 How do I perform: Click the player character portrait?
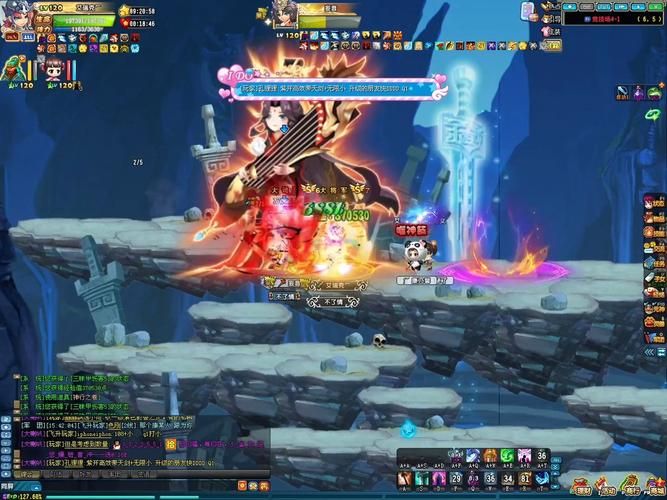point(19,20)
